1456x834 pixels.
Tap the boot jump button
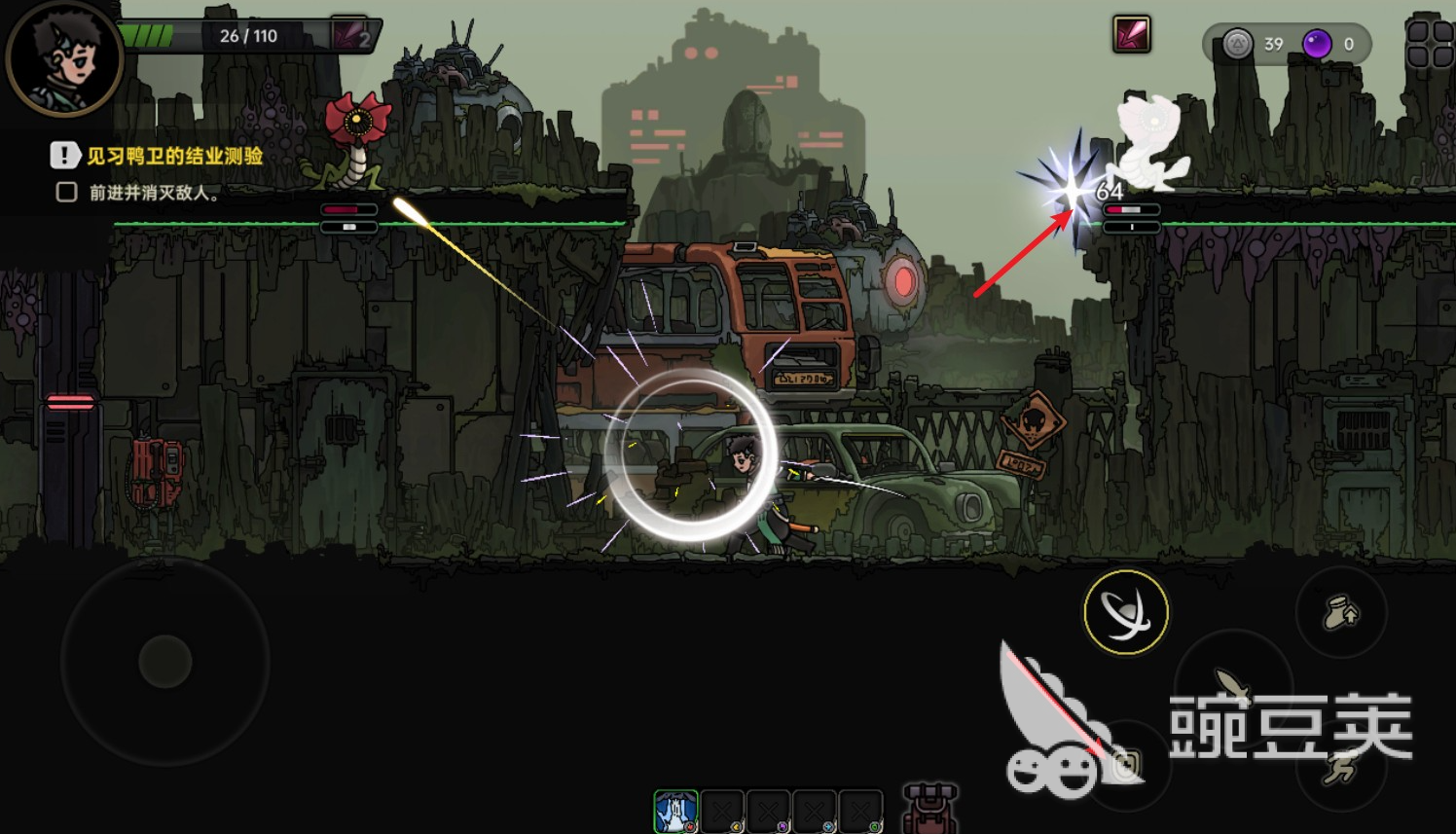pyautogui.click(x=1341, y=613)
